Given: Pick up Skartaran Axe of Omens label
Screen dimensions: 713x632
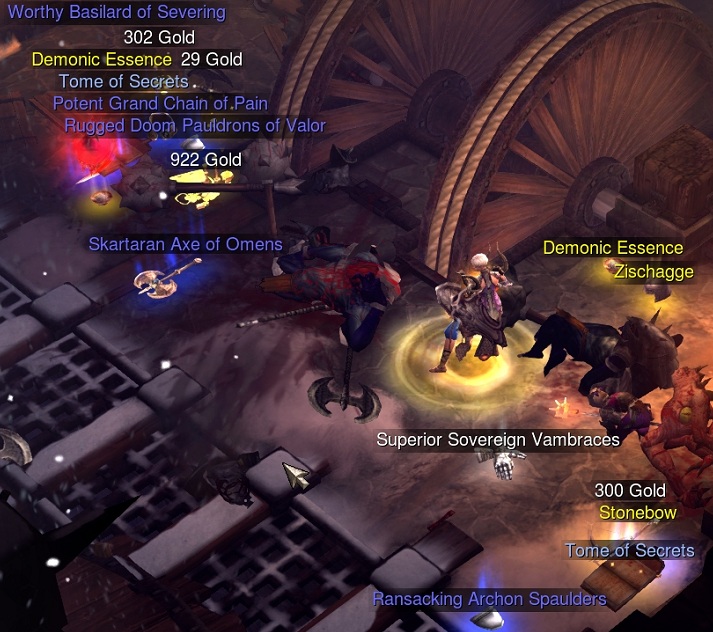Looking at the screenshot, I should [185, 244].
